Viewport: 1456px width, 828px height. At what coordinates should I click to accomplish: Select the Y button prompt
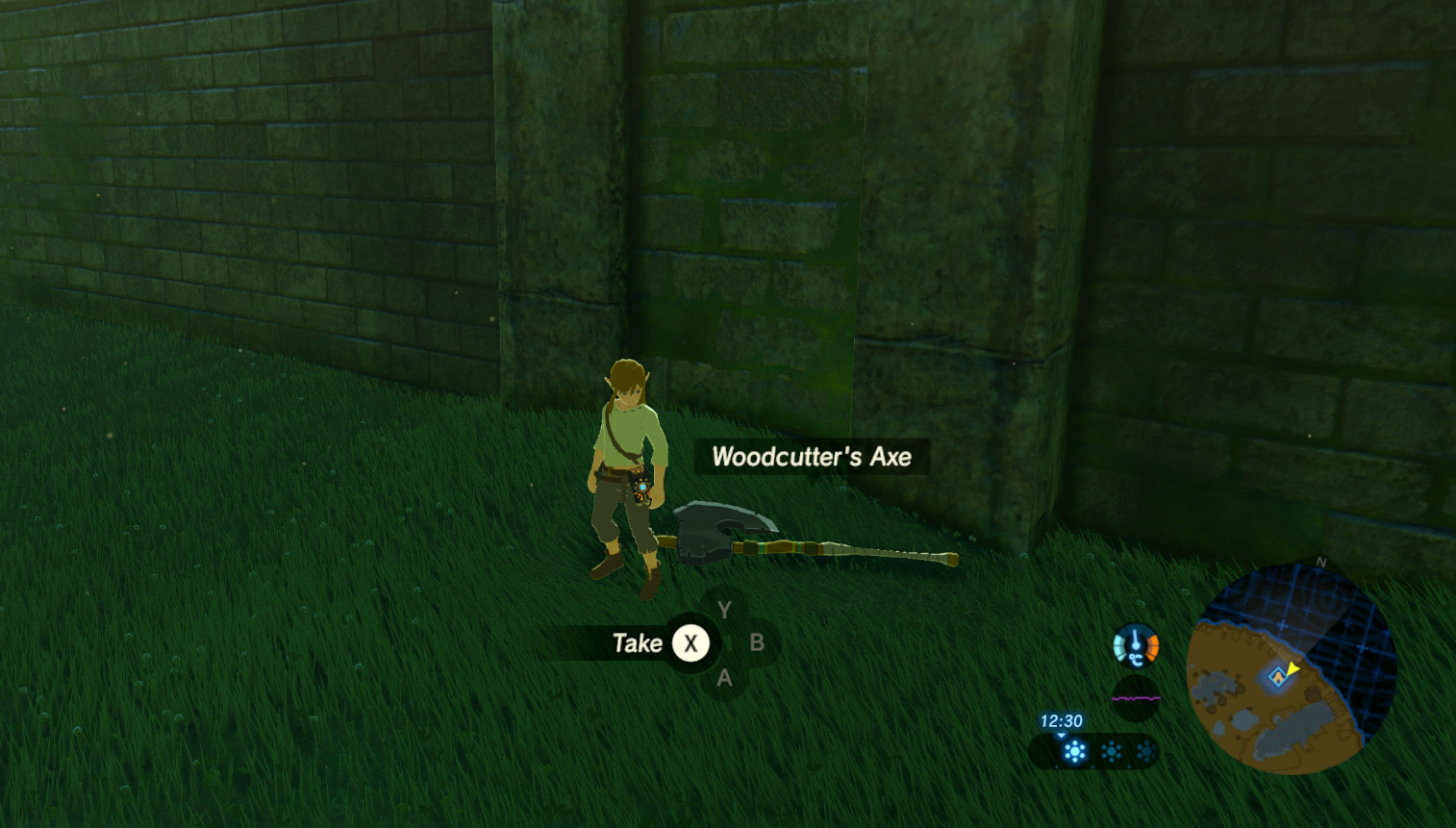click(723, 610)
